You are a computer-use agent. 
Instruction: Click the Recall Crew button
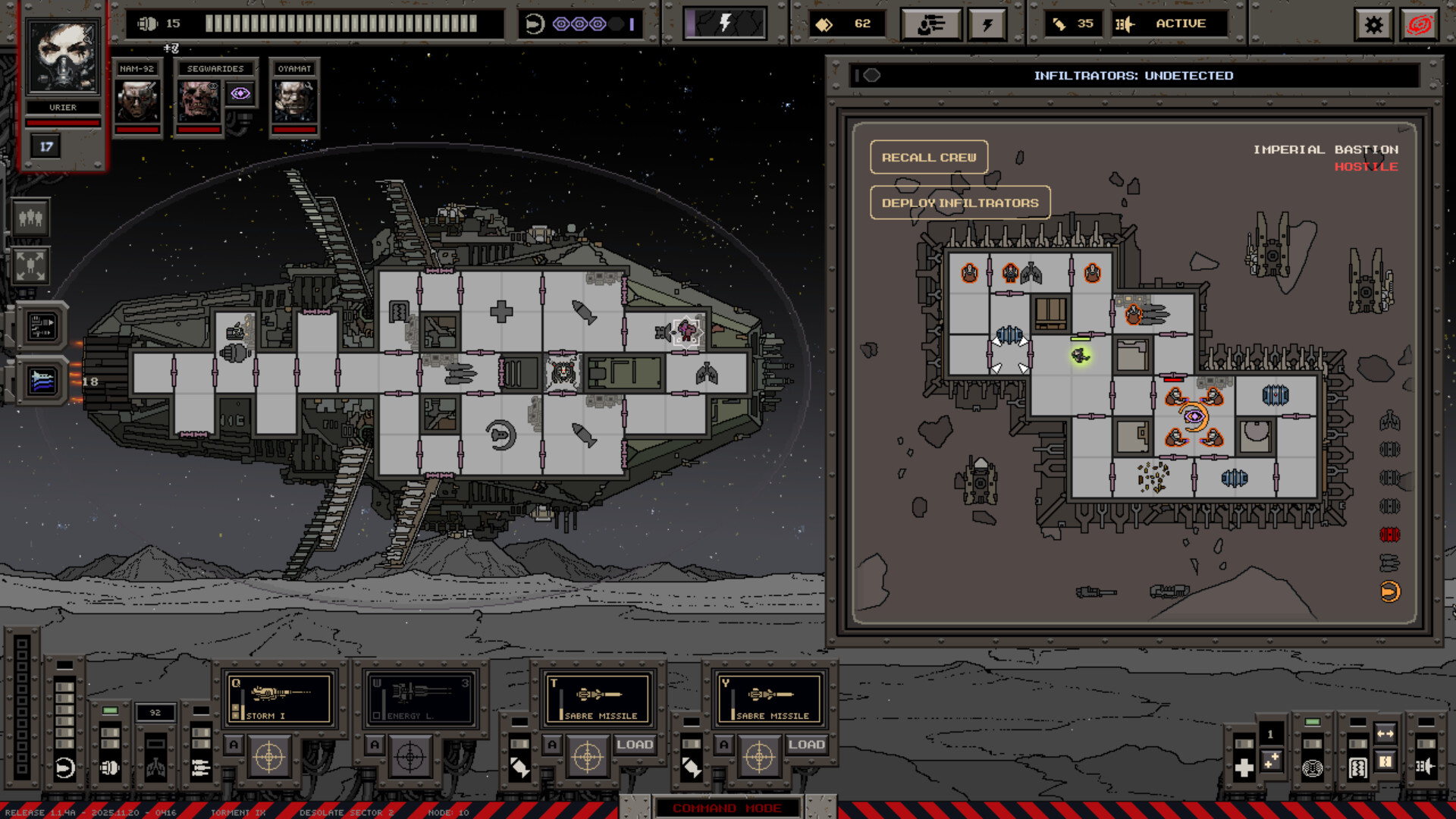(928, 157)
